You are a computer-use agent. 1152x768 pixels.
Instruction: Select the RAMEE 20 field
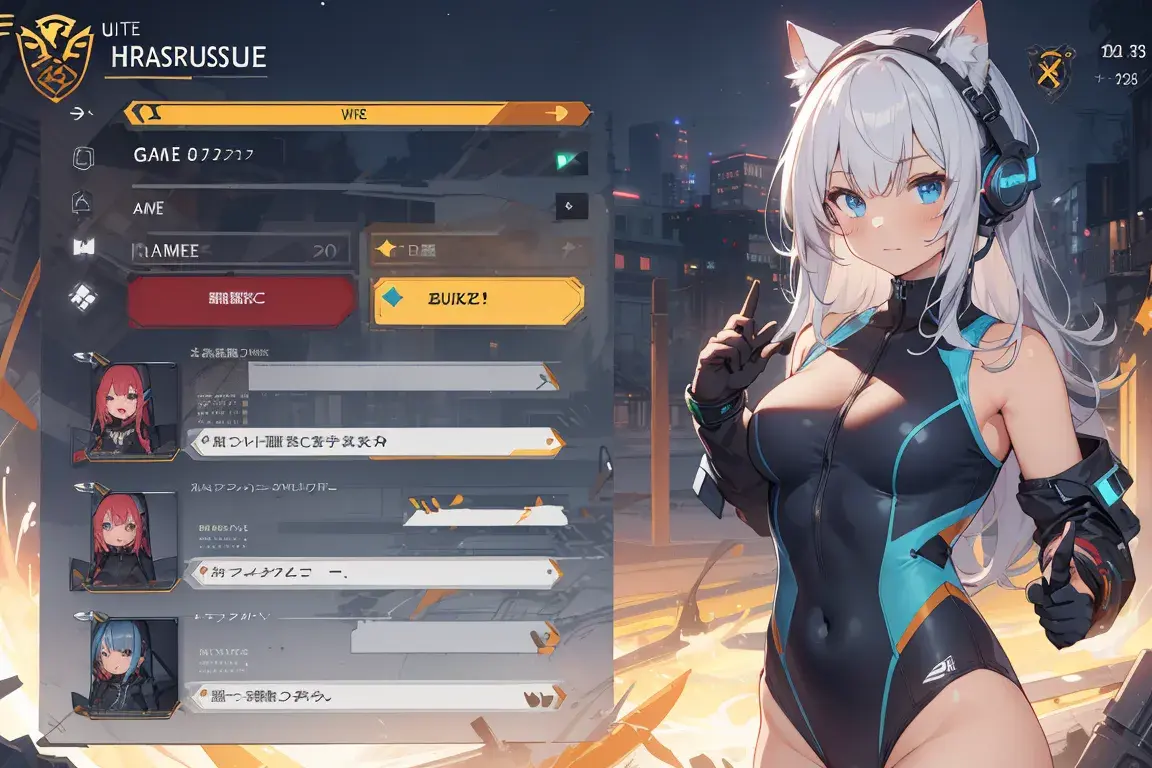[241, 251]
